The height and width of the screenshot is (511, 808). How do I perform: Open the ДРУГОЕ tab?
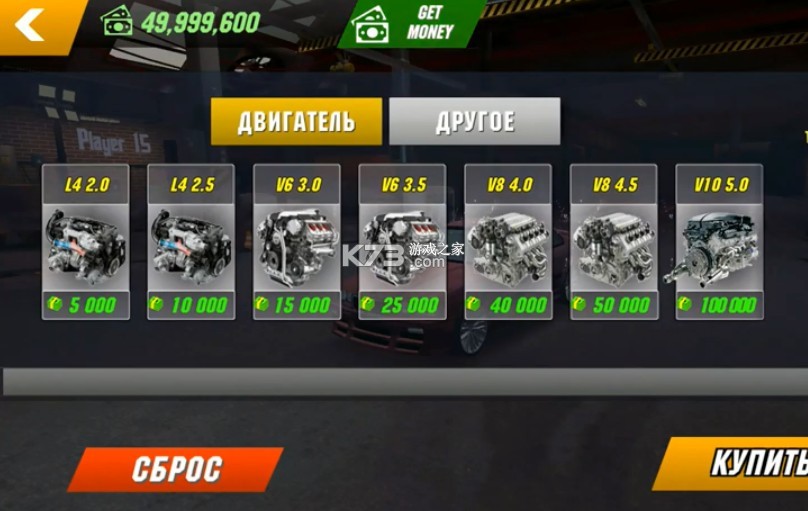click(x=474, y=122)
